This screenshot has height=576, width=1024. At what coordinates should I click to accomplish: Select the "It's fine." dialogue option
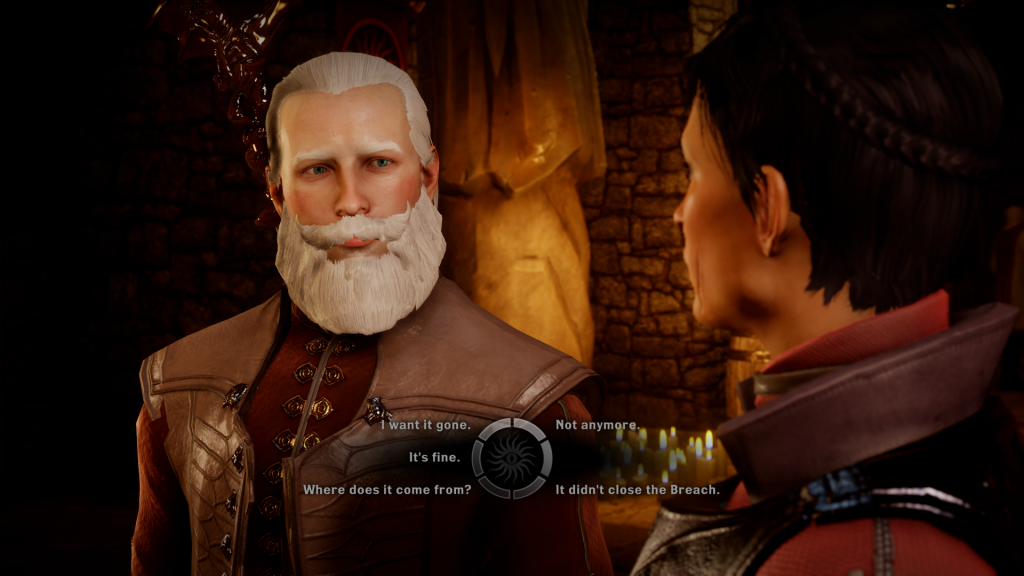[x=434, y=458]
